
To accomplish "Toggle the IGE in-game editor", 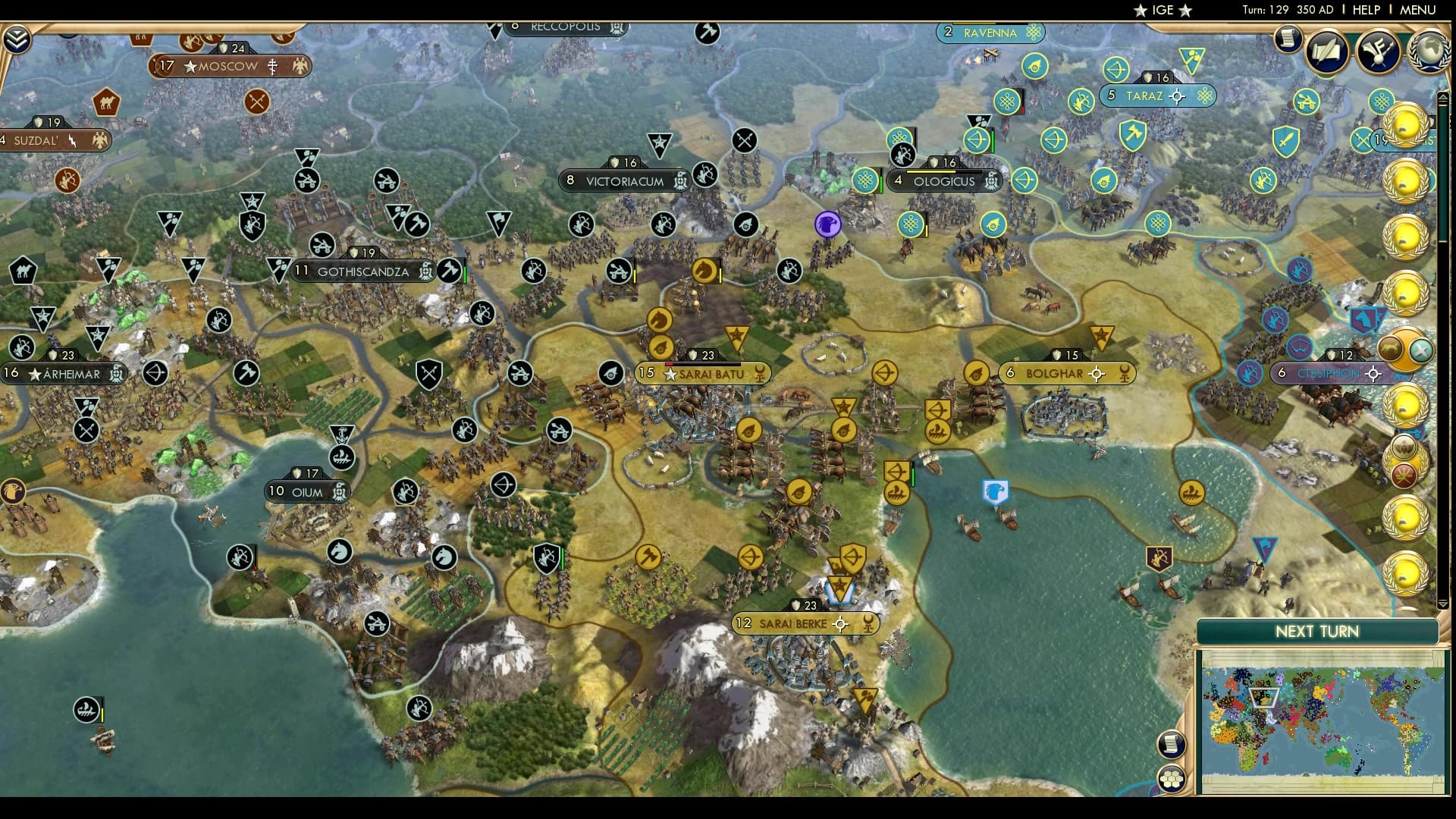I will pyautogui.click(x=1165, y=11).
